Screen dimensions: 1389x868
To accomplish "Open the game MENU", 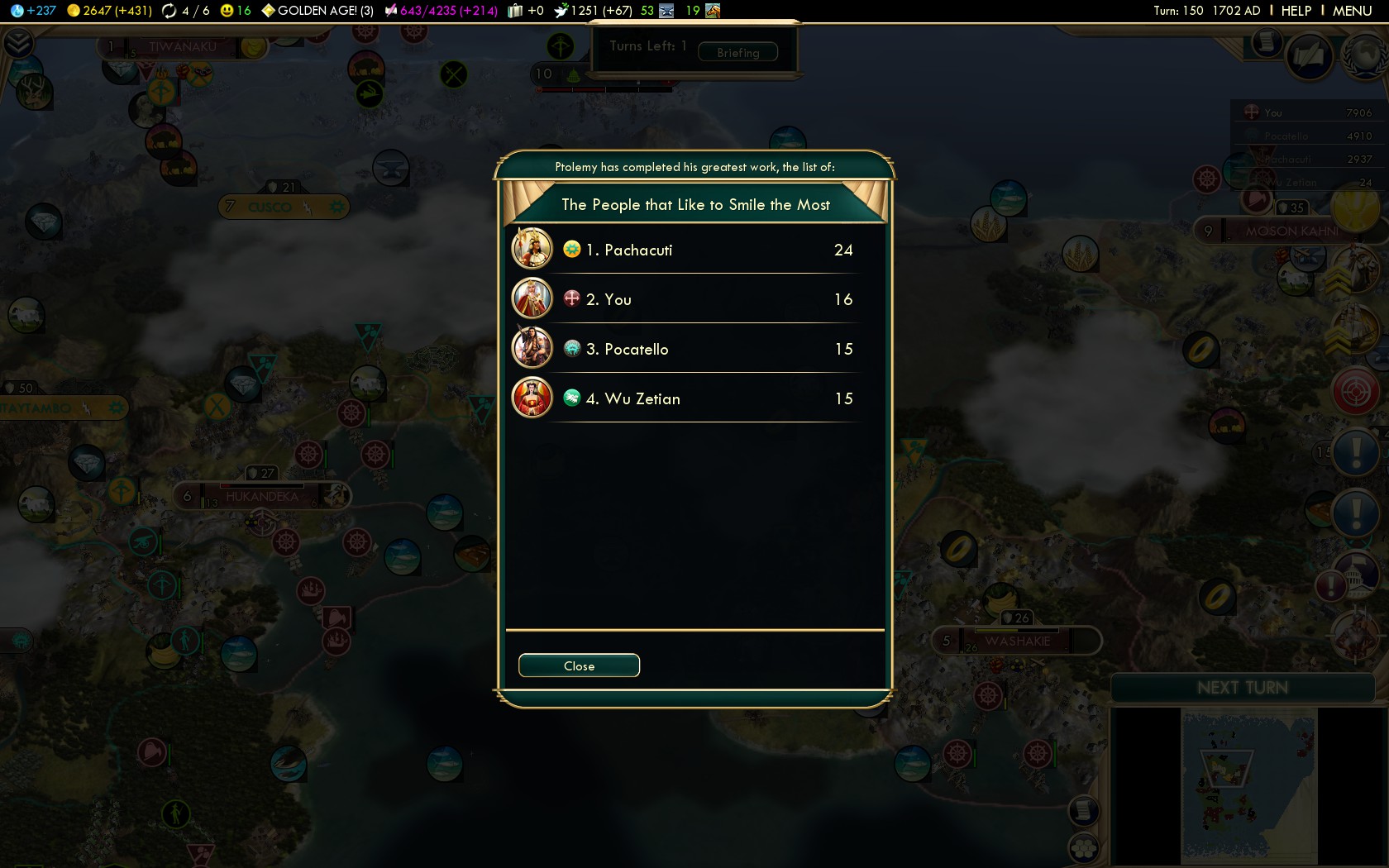I will click(x=1352, y=11).
